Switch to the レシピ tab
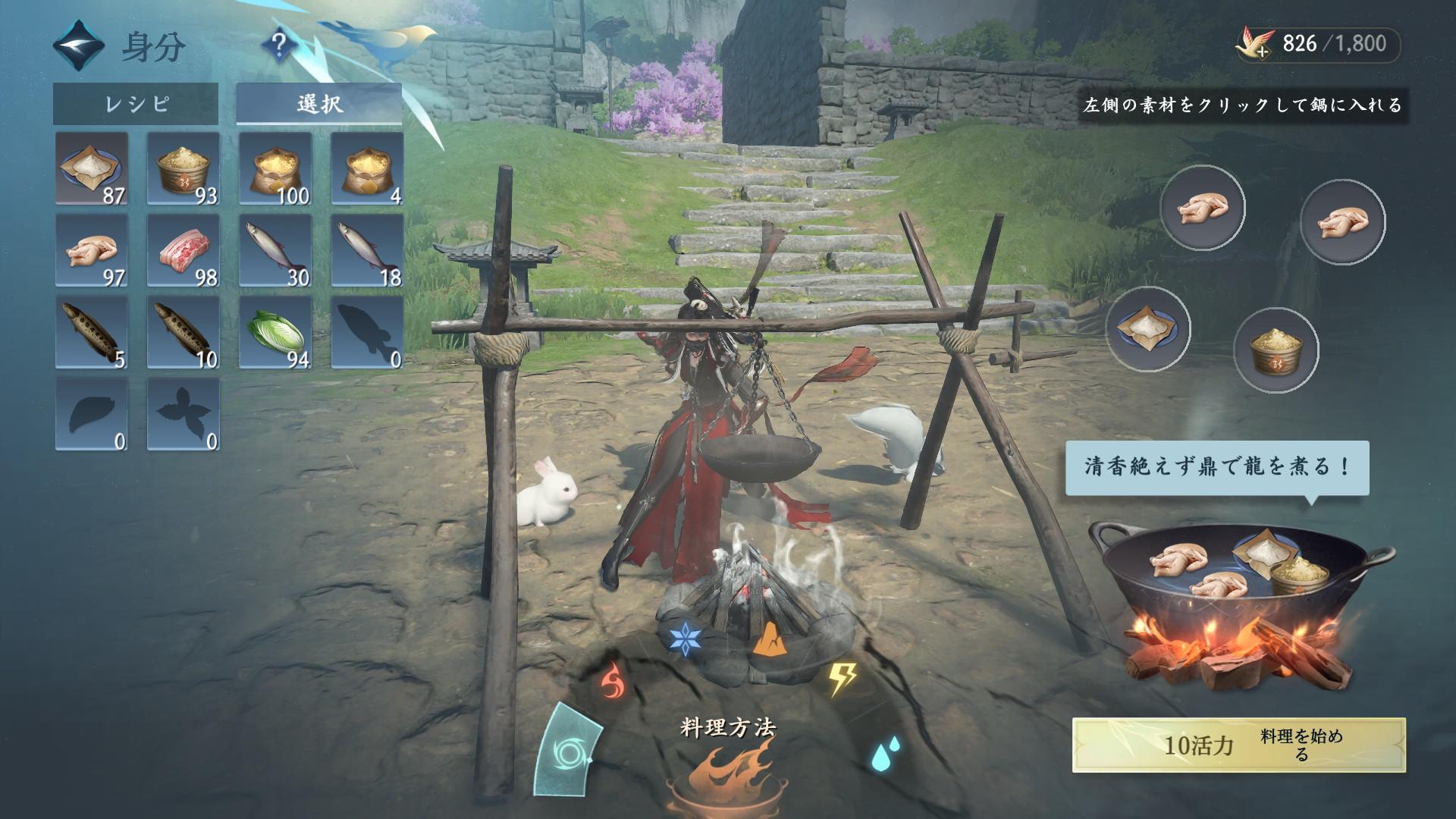This screenshot has width=1456, height=819. (x=136, y=104)
